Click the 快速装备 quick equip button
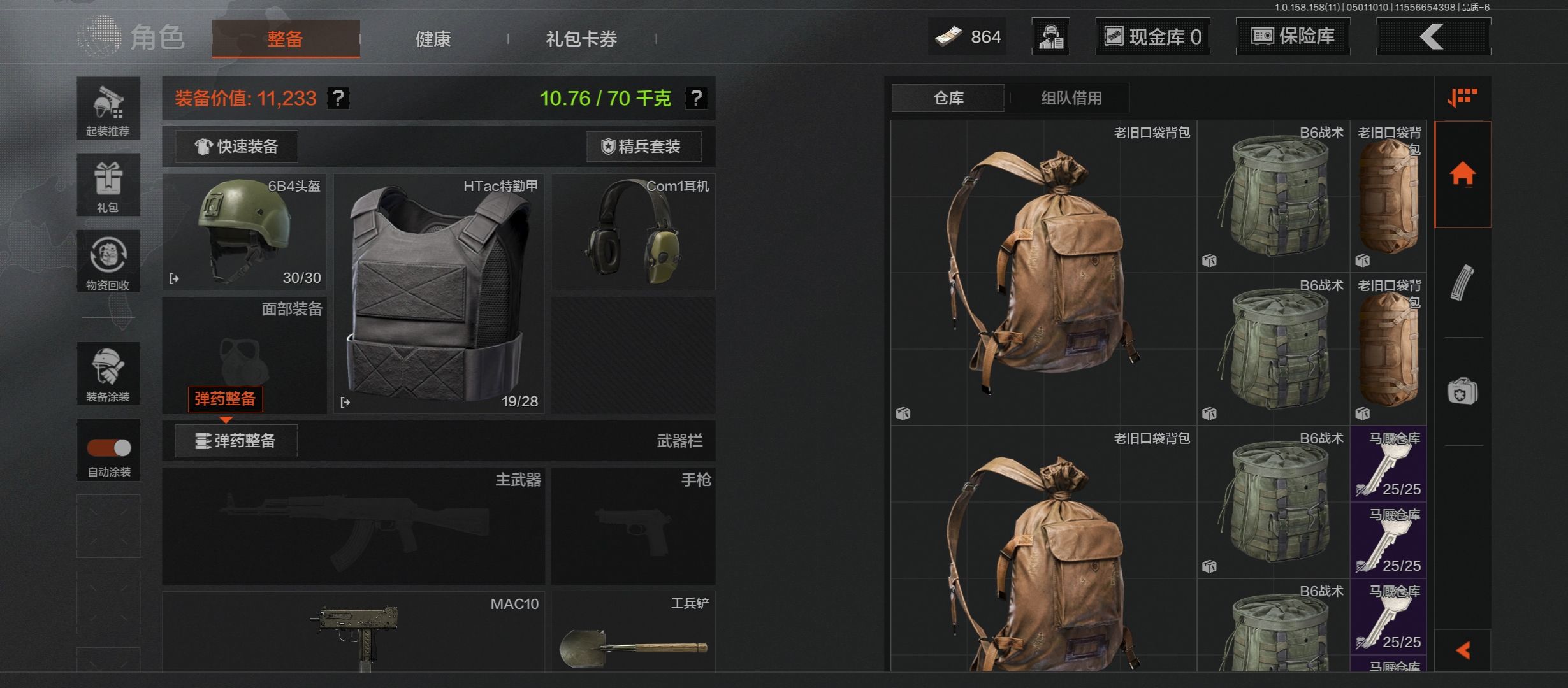This screenshot has width=1568, height=688. [x=236, y=147]
